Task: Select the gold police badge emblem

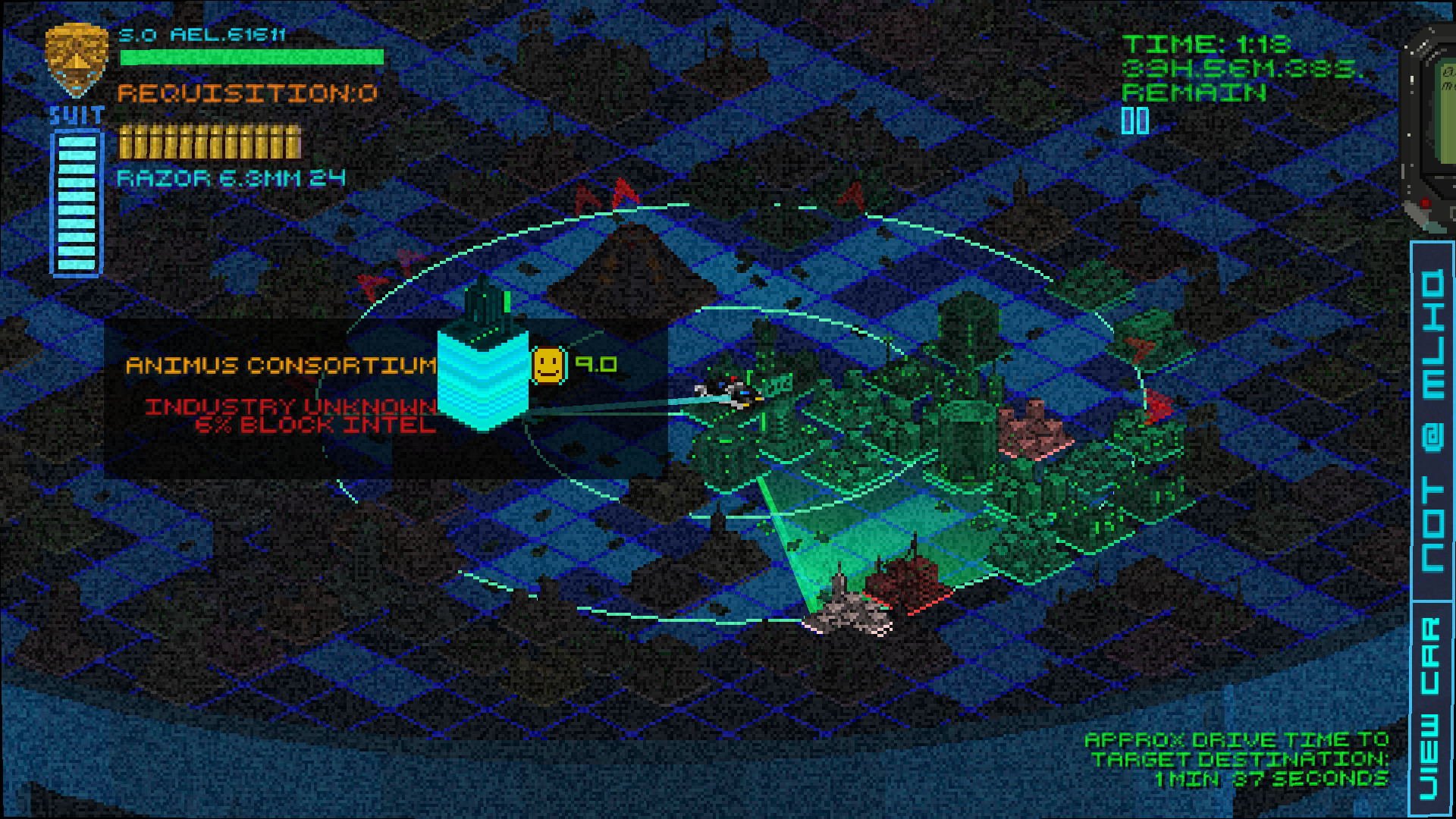Action: (76, 57)
